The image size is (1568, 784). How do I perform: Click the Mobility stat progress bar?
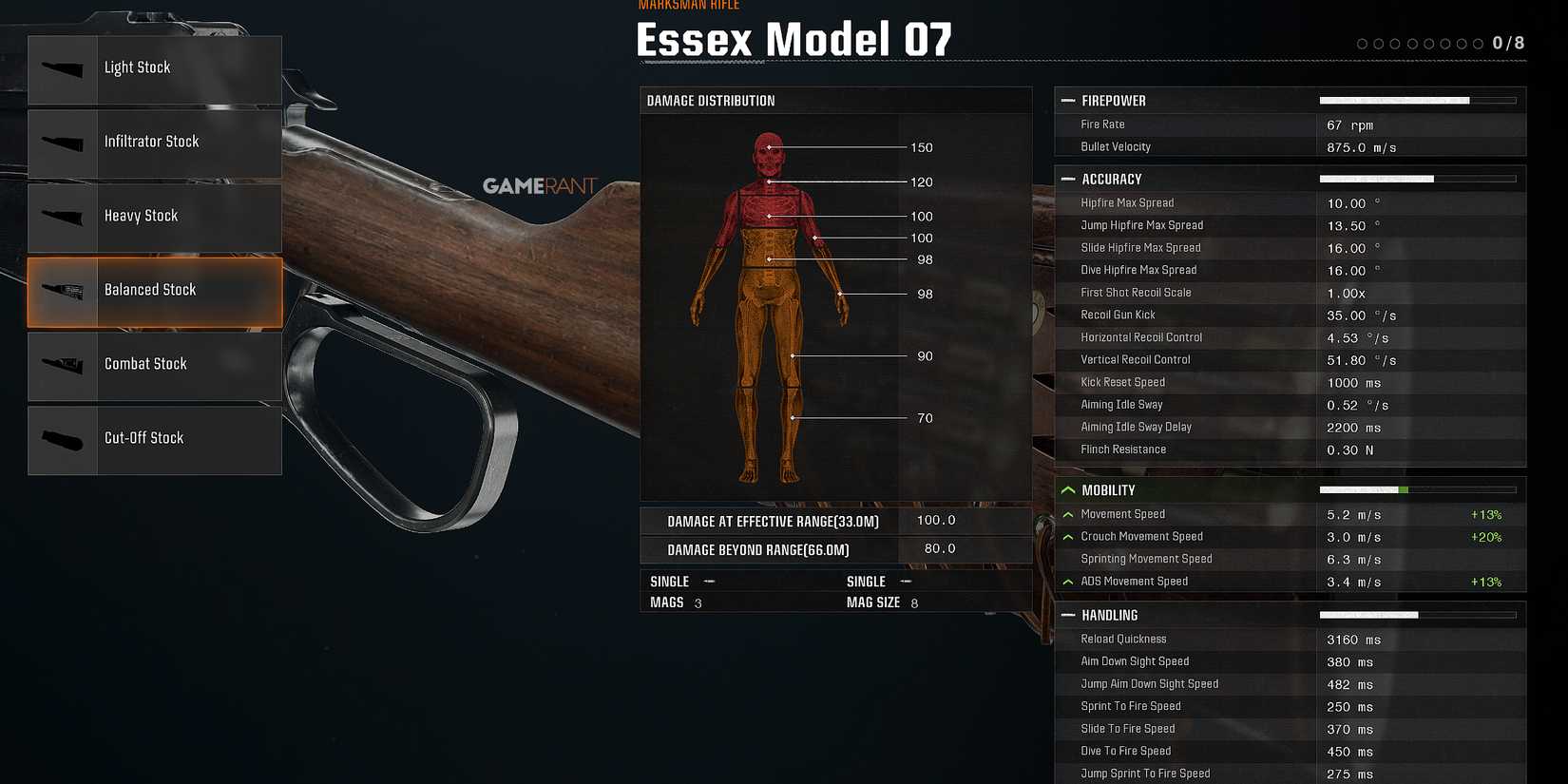[x=1416, y=489]
